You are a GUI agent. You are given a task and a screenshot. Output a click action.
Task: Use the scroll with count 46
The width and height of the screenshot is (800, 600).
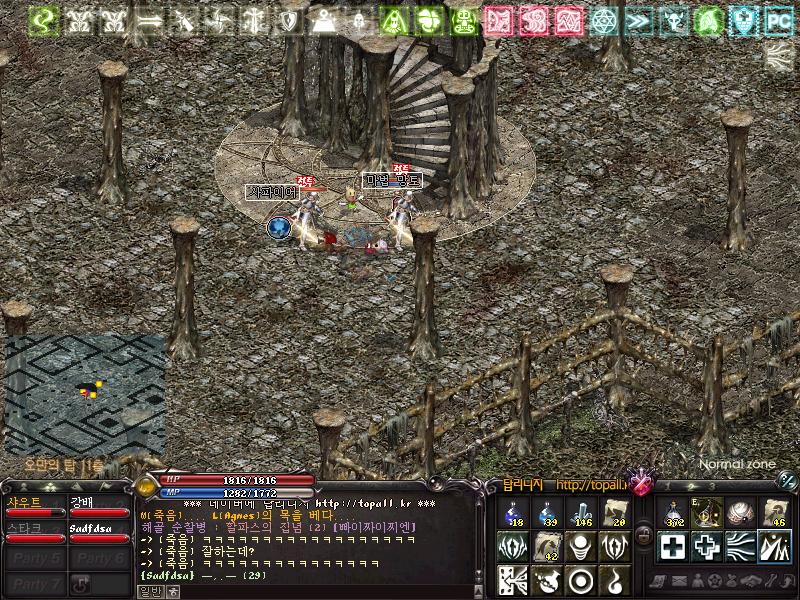tap(774, 513)
